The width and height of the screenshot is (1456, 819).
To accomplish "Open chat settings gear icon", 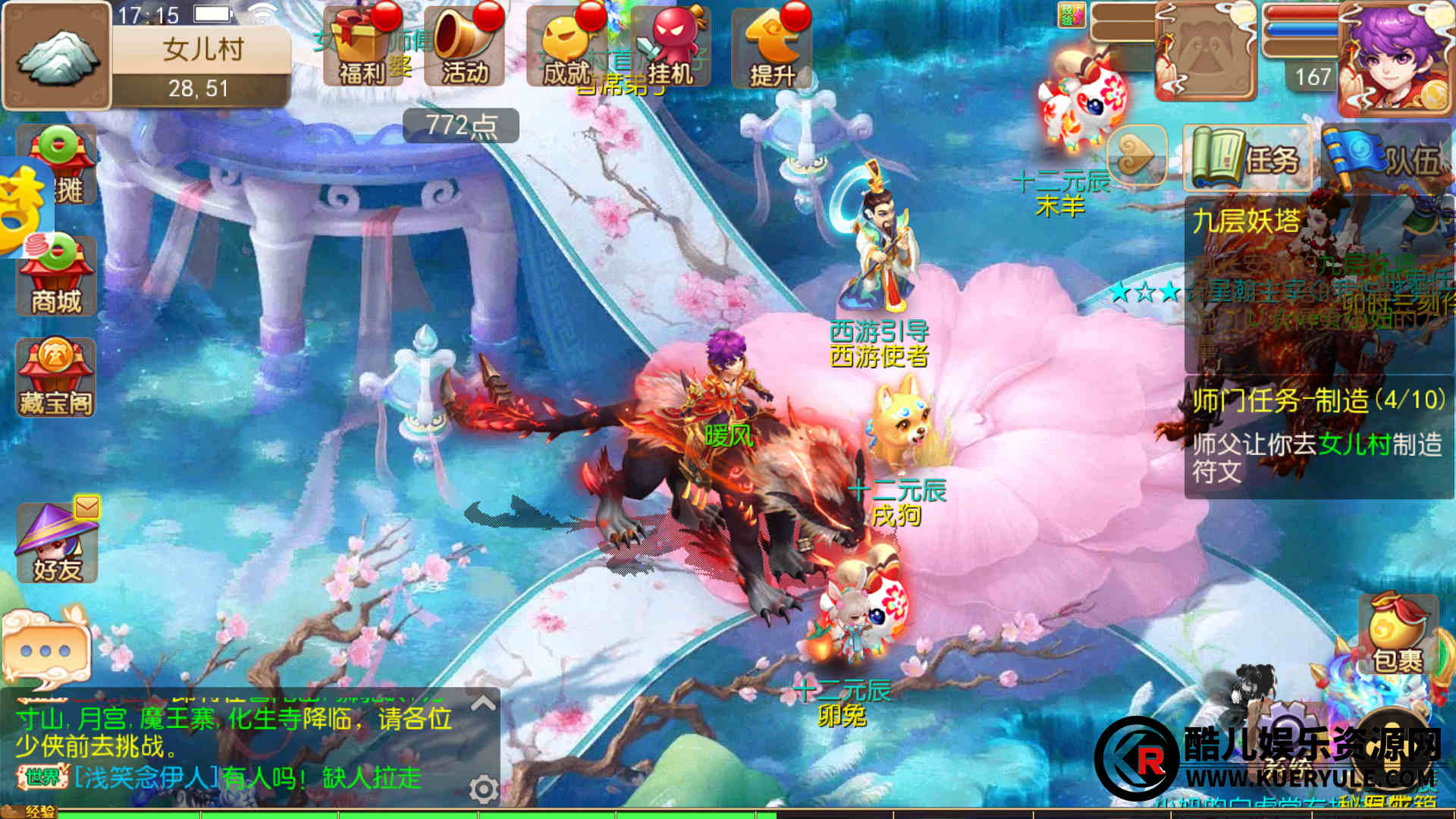I will [x=483, y=789].
